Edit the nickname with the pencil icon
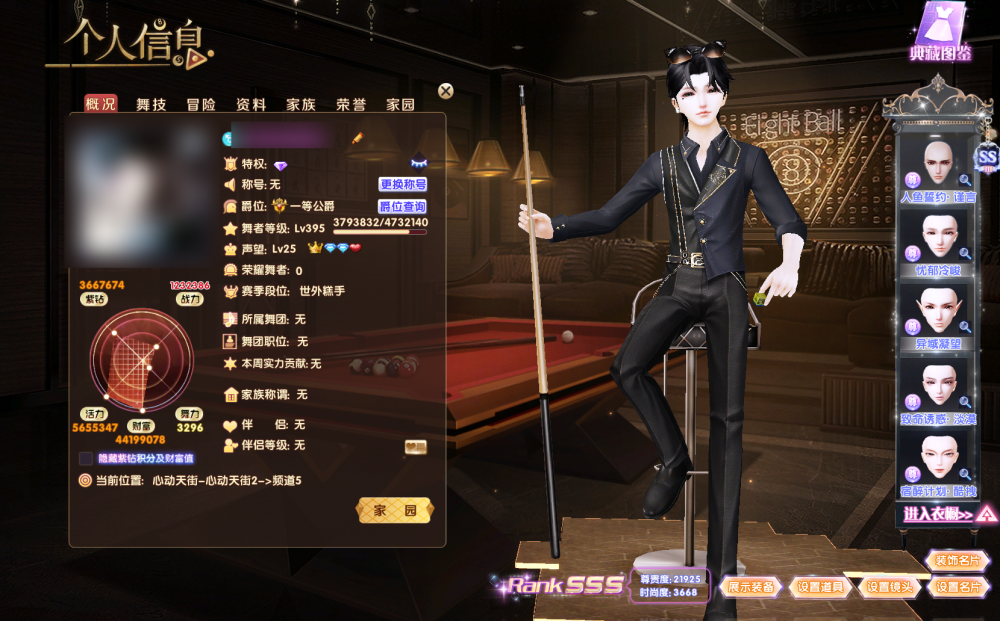The height and width of the screenshot is (621, 1000). [357, 137]
